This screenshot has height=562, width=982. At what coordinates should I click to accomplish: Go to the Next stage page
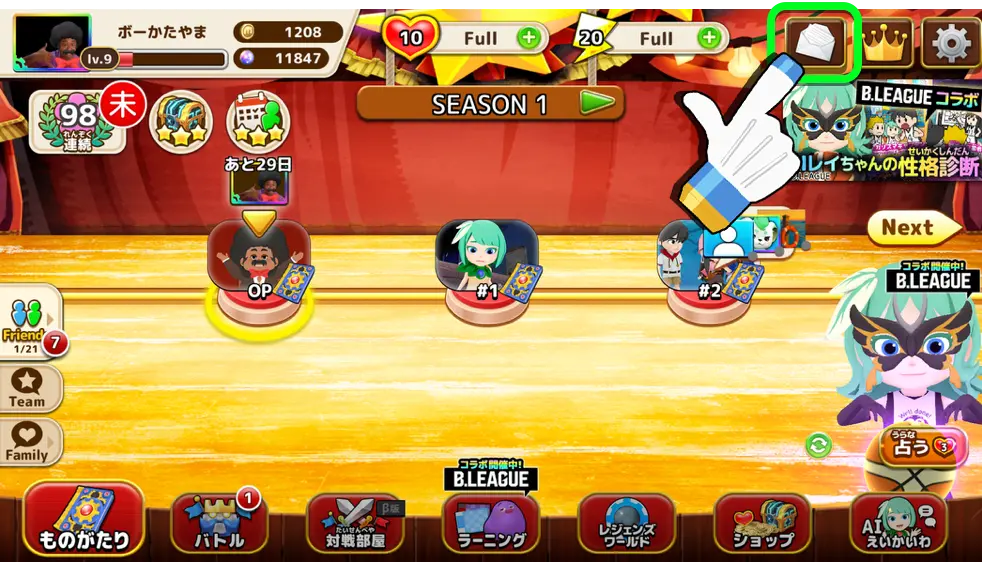pos(911,228)
